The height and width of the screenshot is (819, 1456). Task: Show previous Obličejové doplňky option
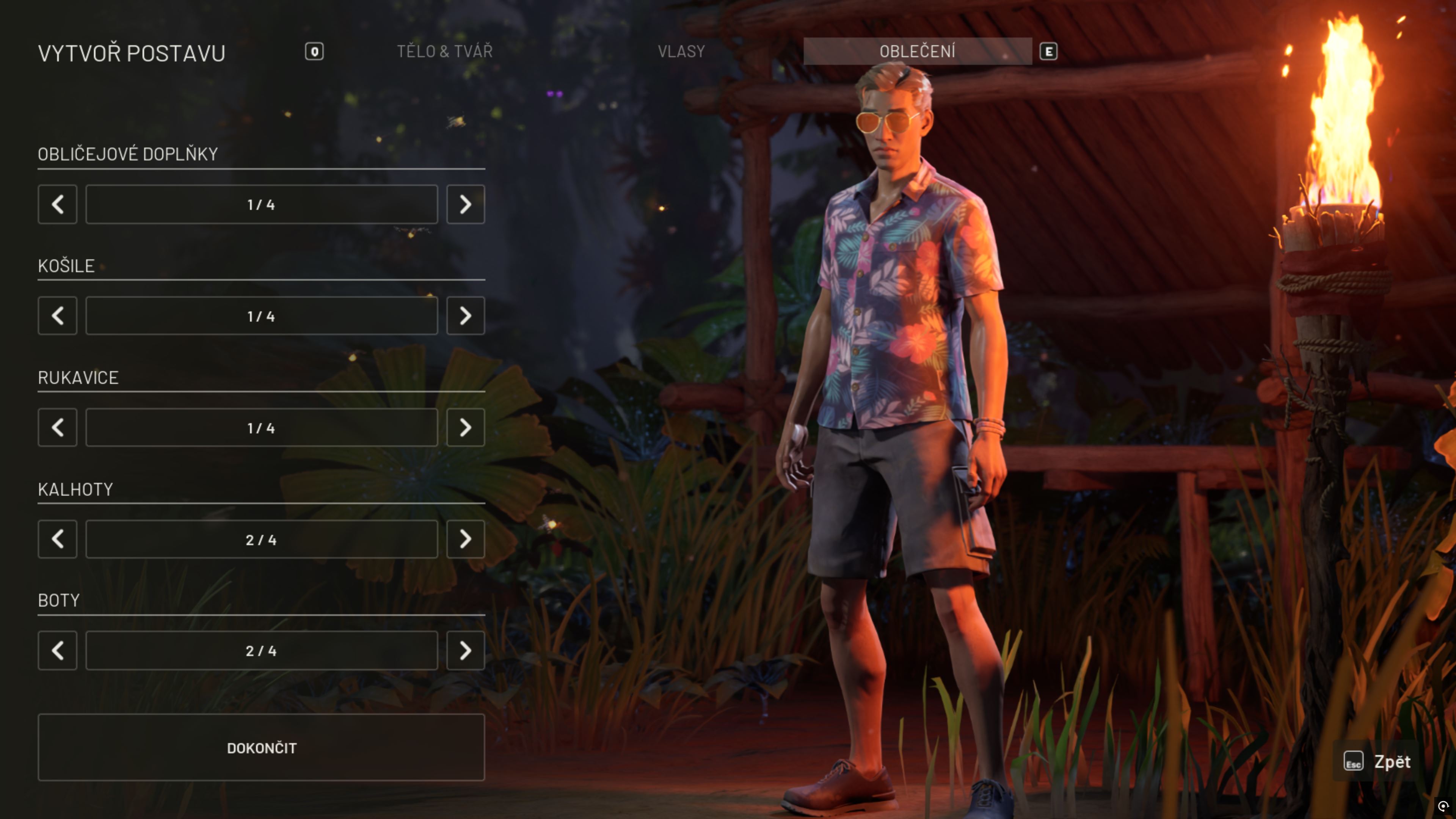click(x=58, y=204)
